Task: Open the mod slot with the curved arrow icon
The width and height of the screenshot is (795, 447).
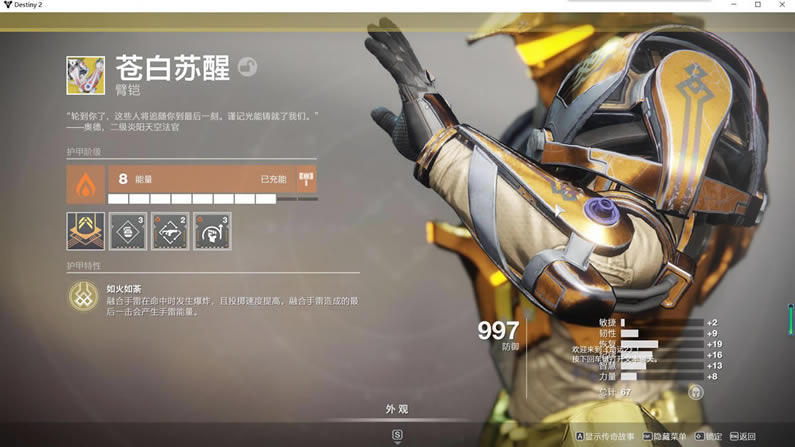Action: point(212,231)
